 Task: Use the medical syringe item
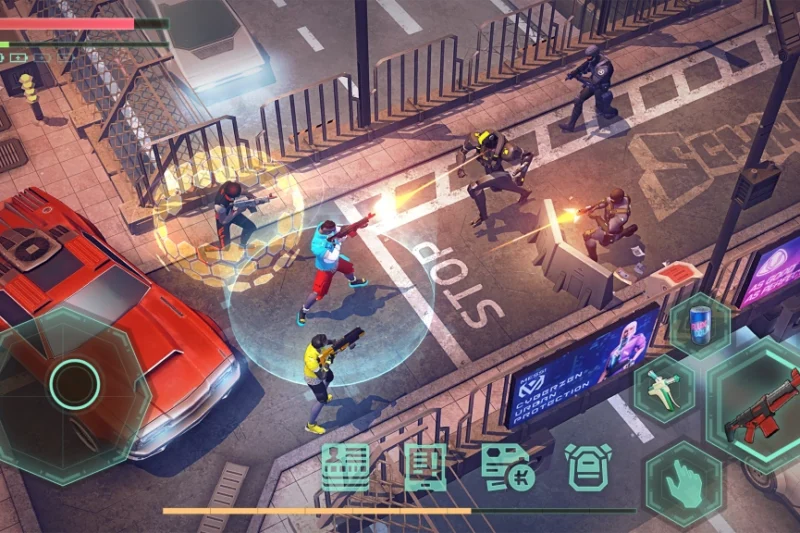coord(665,390)
